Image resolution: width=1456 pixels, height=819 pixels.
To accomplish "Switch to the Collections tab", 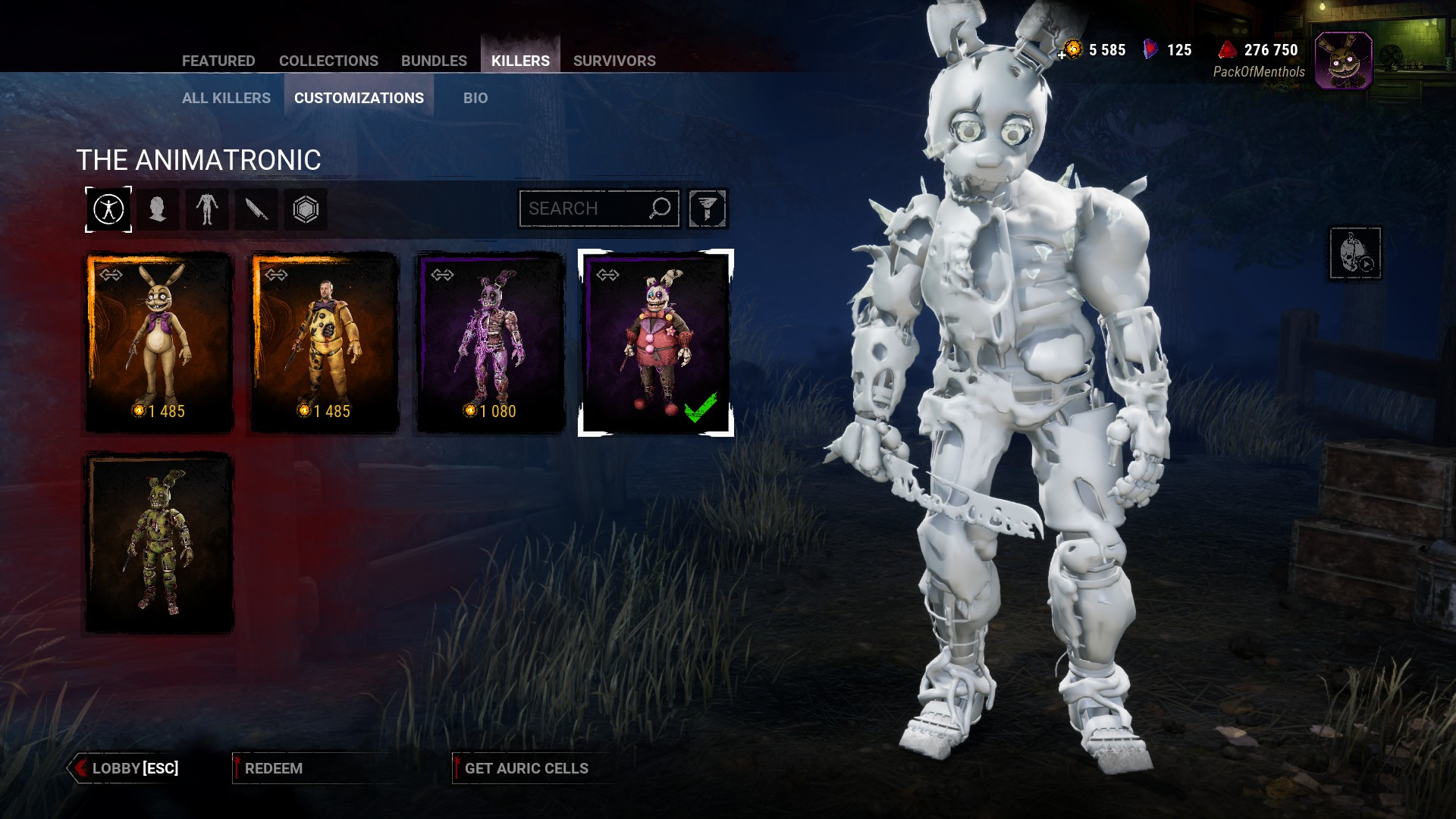I will pyautogui.click(x=328, y=61).
